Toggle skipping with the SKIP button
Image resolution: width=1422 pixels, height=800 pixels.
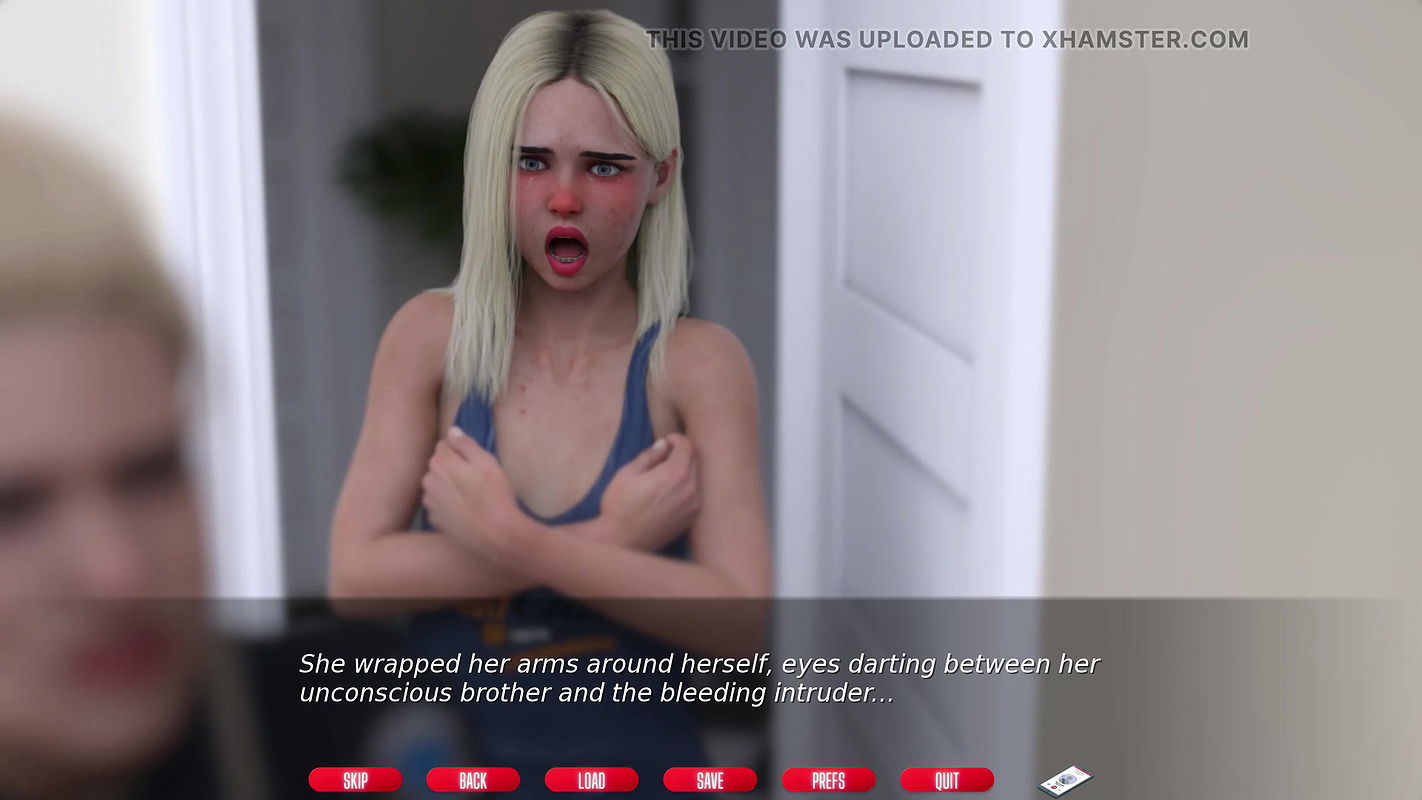[355, 780]
